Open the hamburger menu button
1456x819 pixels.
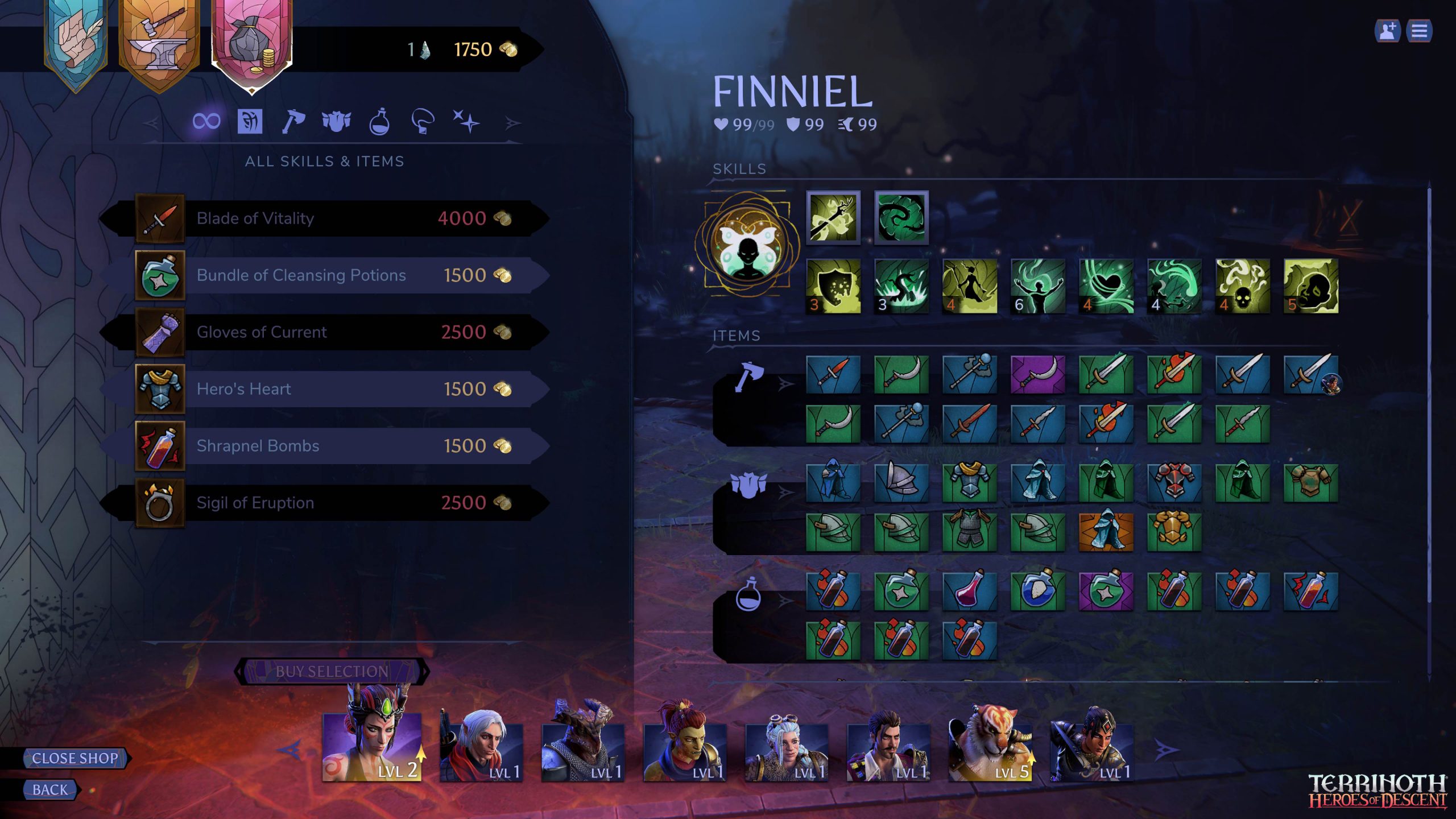1419,31
